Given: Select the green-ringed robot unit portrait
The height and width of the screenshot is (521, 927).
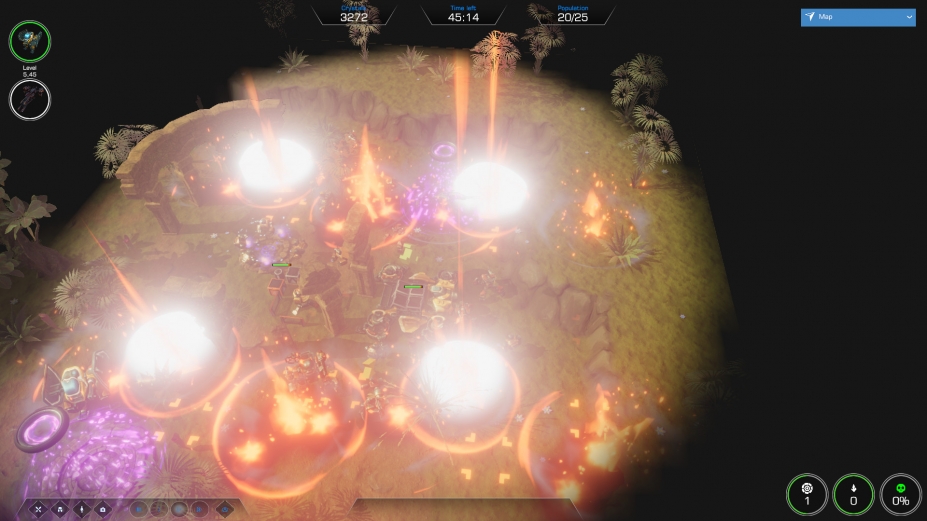Looking at the screenshot, I should click(x=30, y=41).
